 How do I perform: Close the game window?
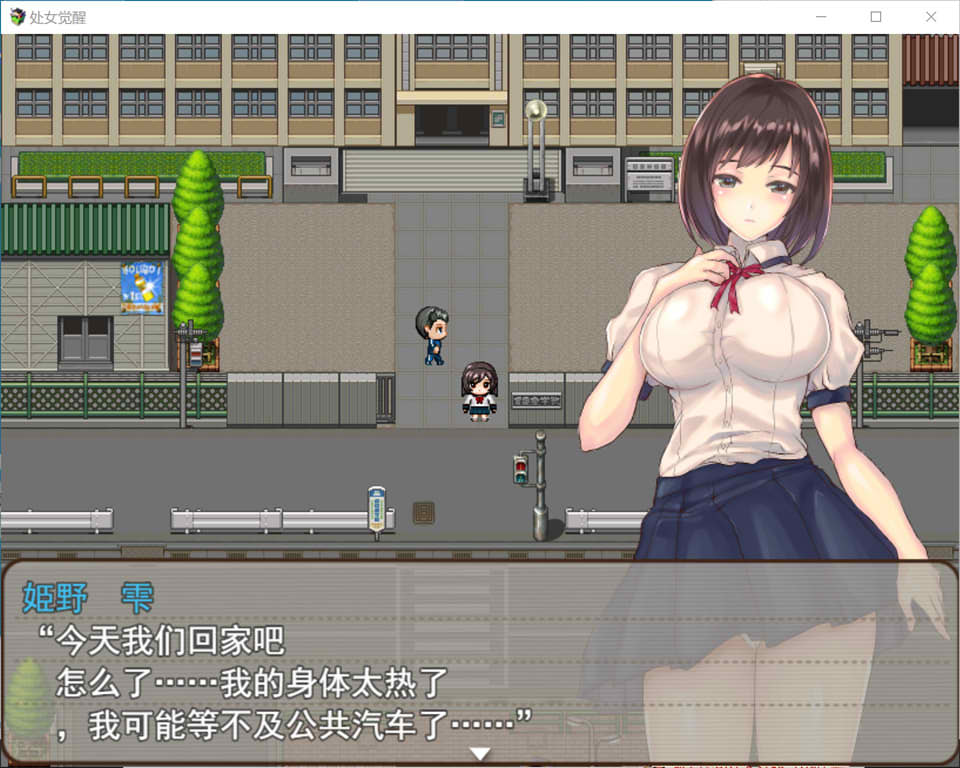pos(931,17)
